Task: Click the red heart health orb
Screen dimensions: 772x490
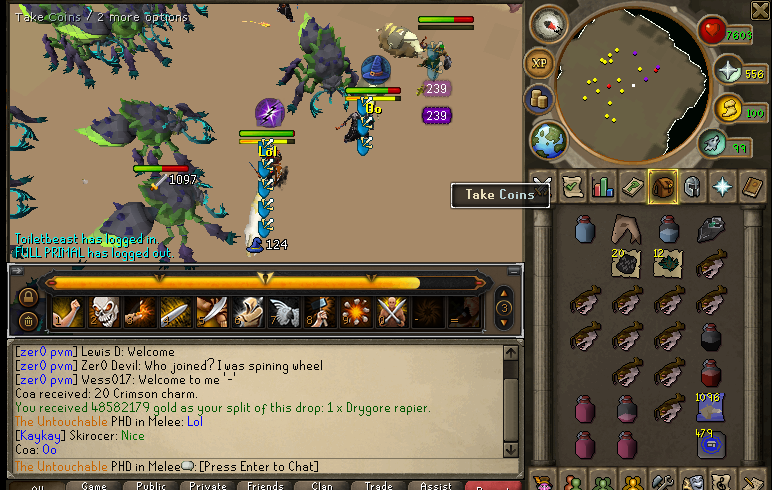Action: [712, 32]
